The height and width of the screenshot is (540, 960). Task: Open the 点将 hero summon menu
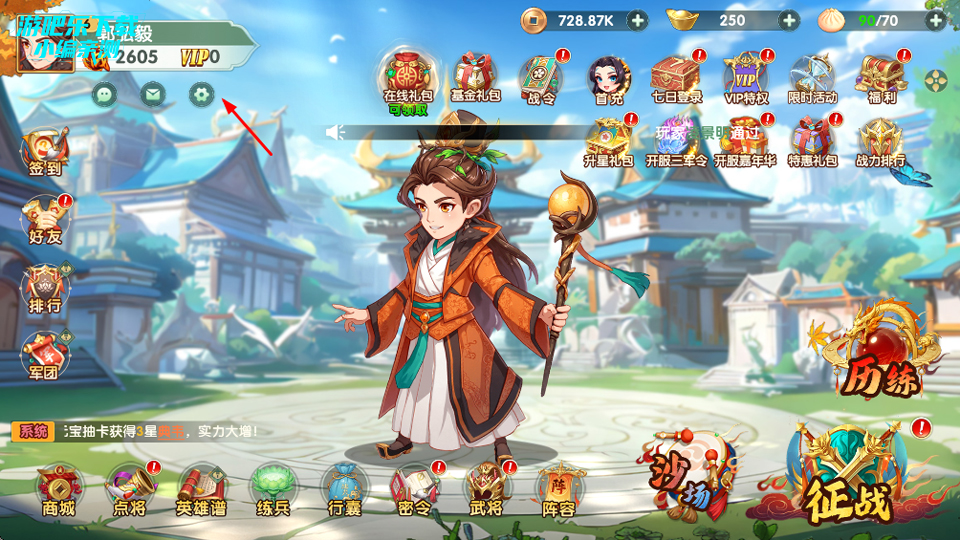130,489
